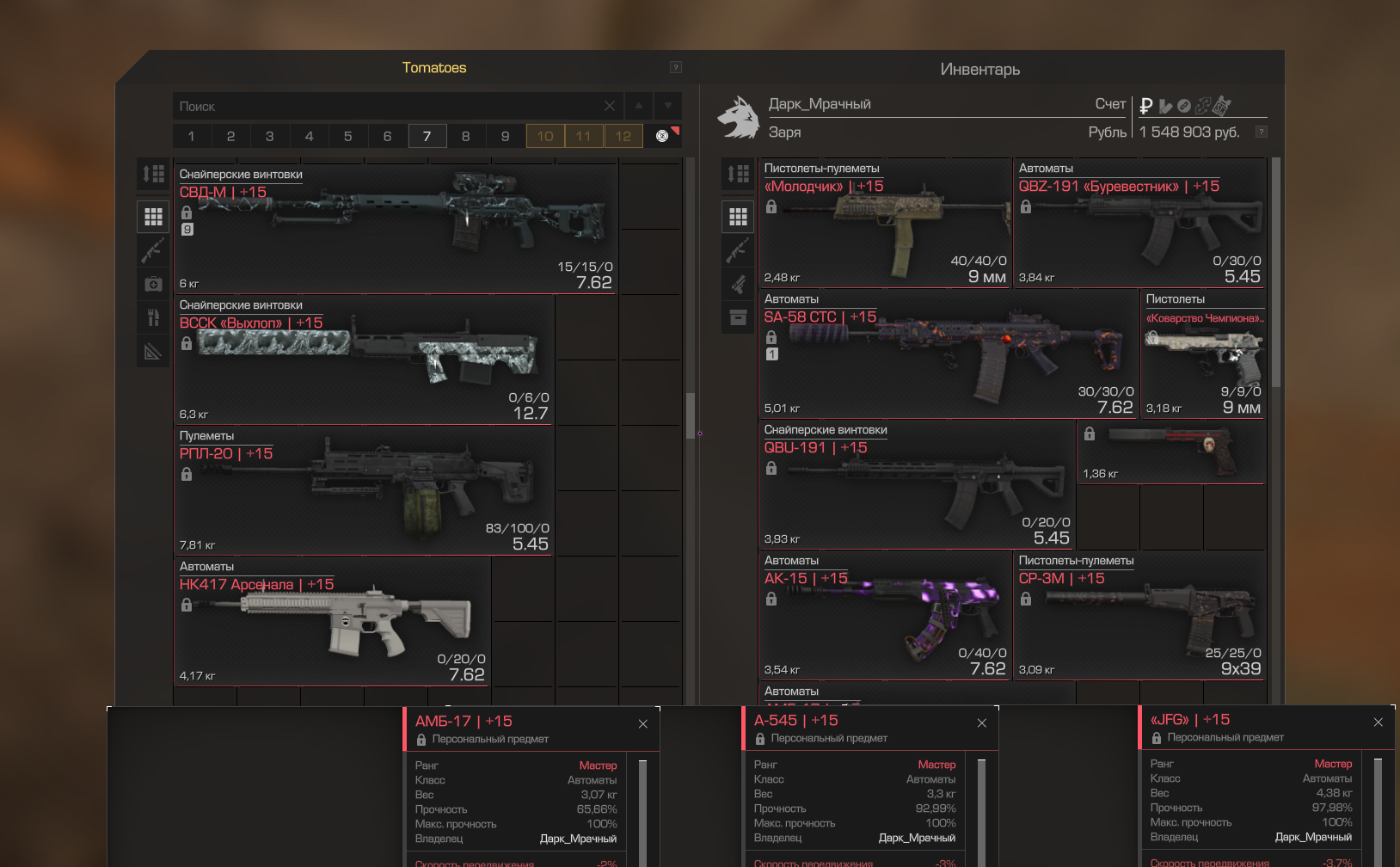
Task: Select stash page 12
Action: 623,136
